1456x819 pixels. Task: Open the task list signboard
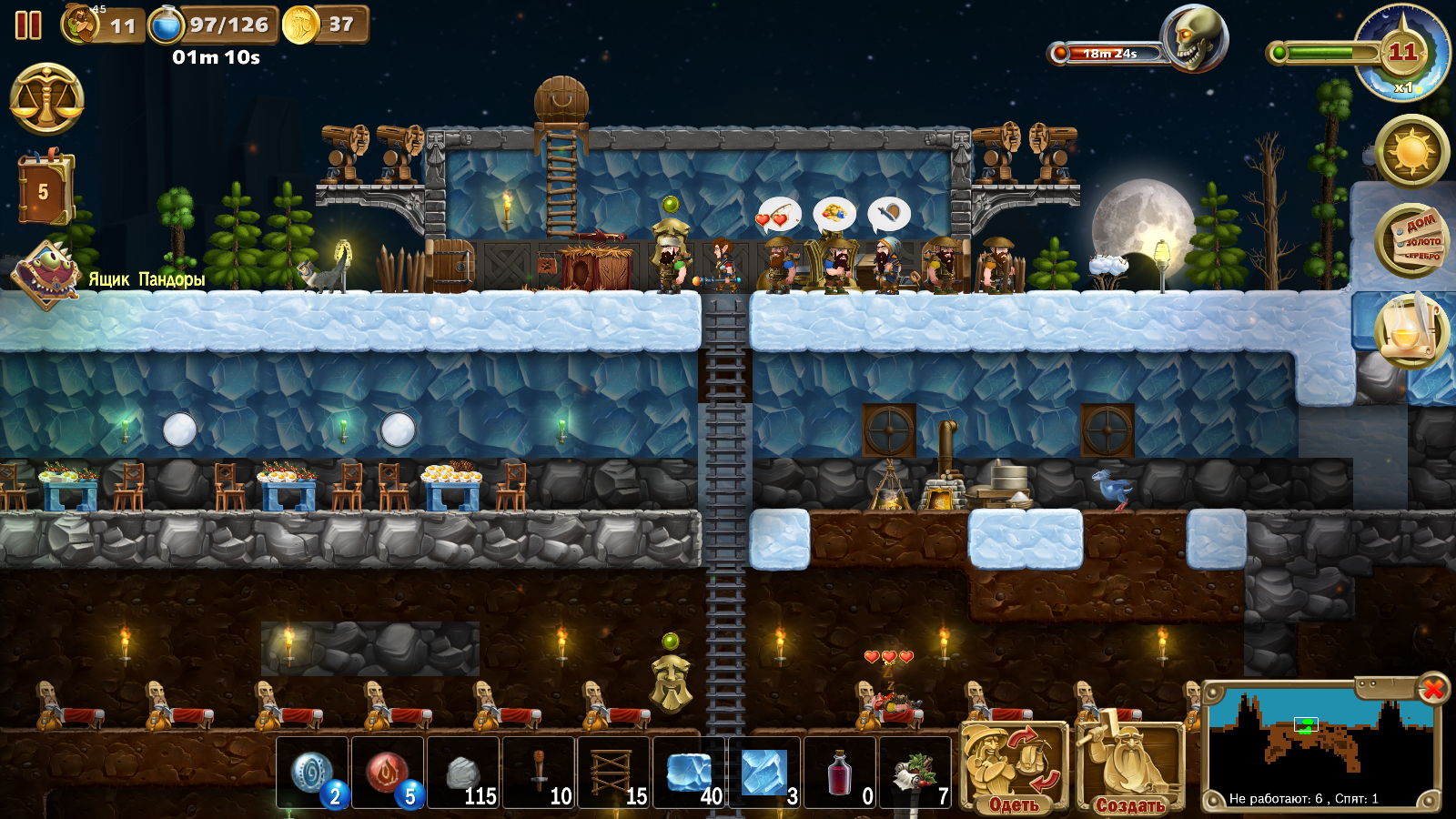pyautogui.click(x=1411, y=240)
